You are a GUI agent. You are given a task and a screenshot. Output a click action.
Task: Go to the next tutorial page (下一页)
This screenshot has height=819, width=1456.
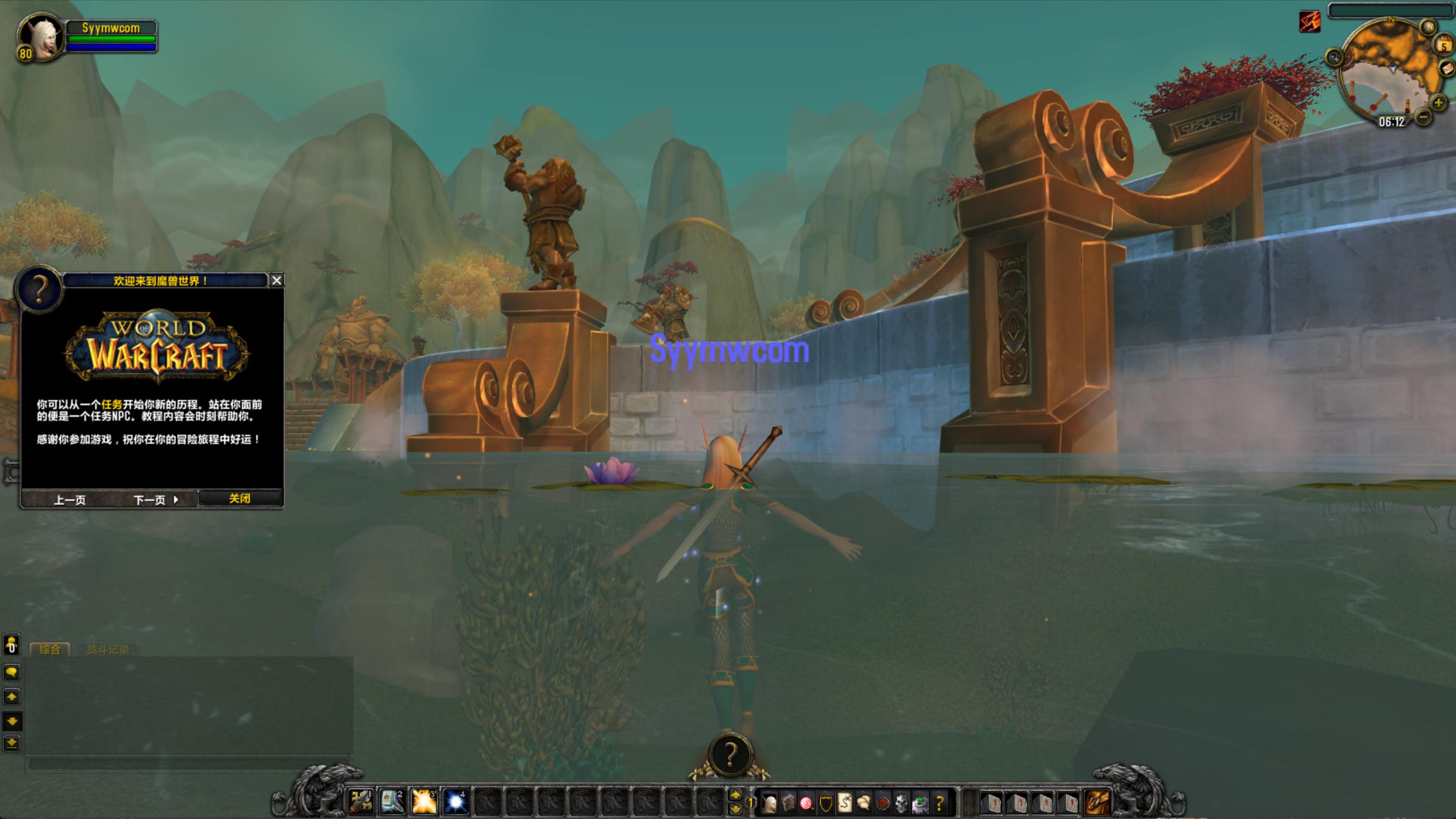(155, 500)
